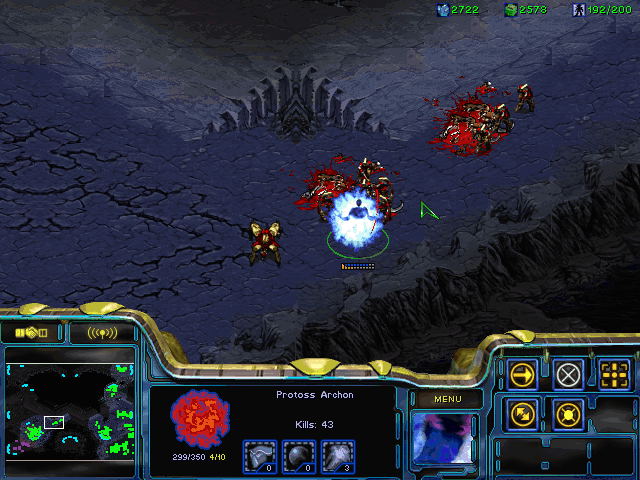The image size is (640, 480).
Task: Select the Attack command
Action: click(615, 375)
